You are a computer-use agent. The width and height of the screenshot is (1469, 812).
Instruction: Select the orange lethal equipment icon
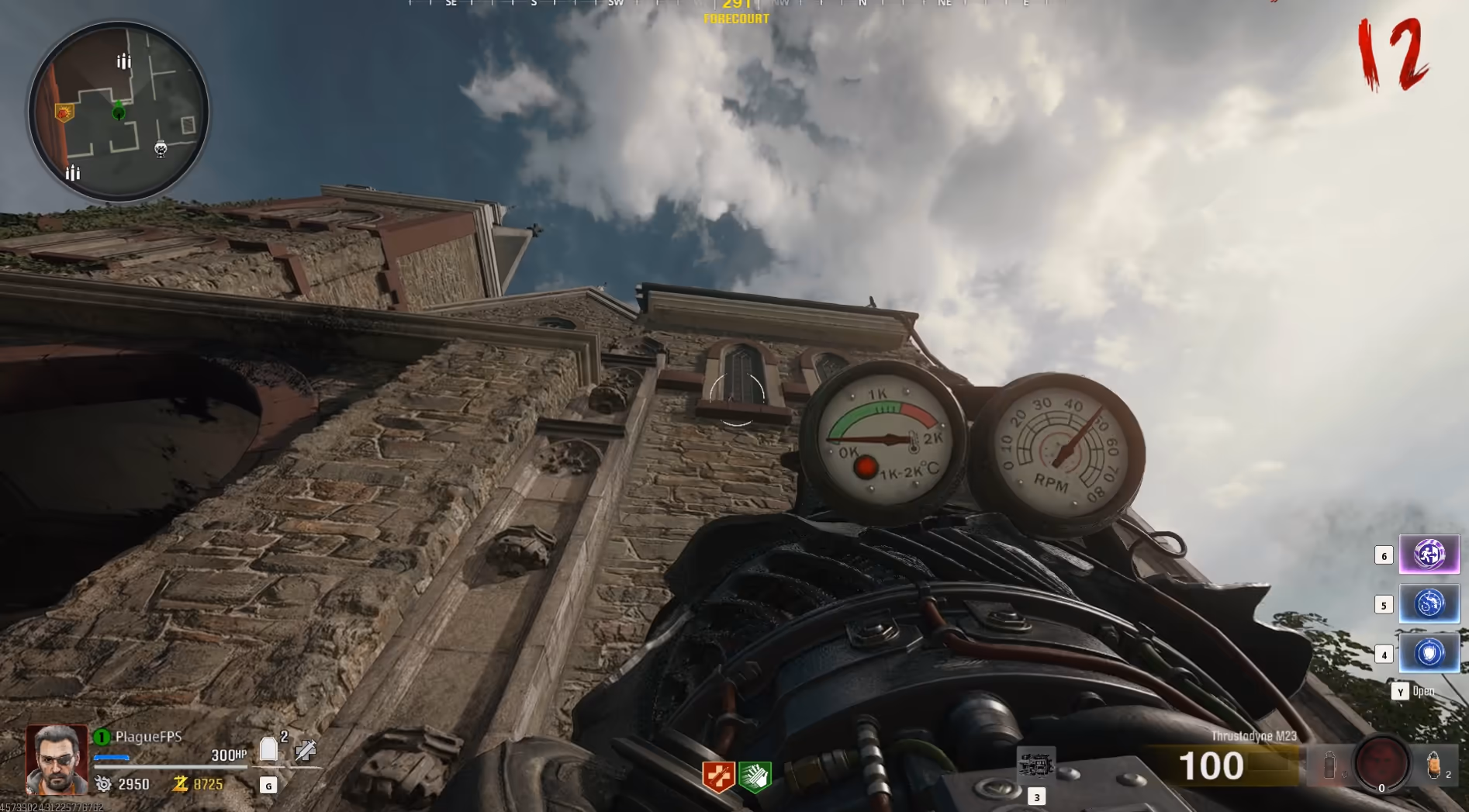point(1433,765)
